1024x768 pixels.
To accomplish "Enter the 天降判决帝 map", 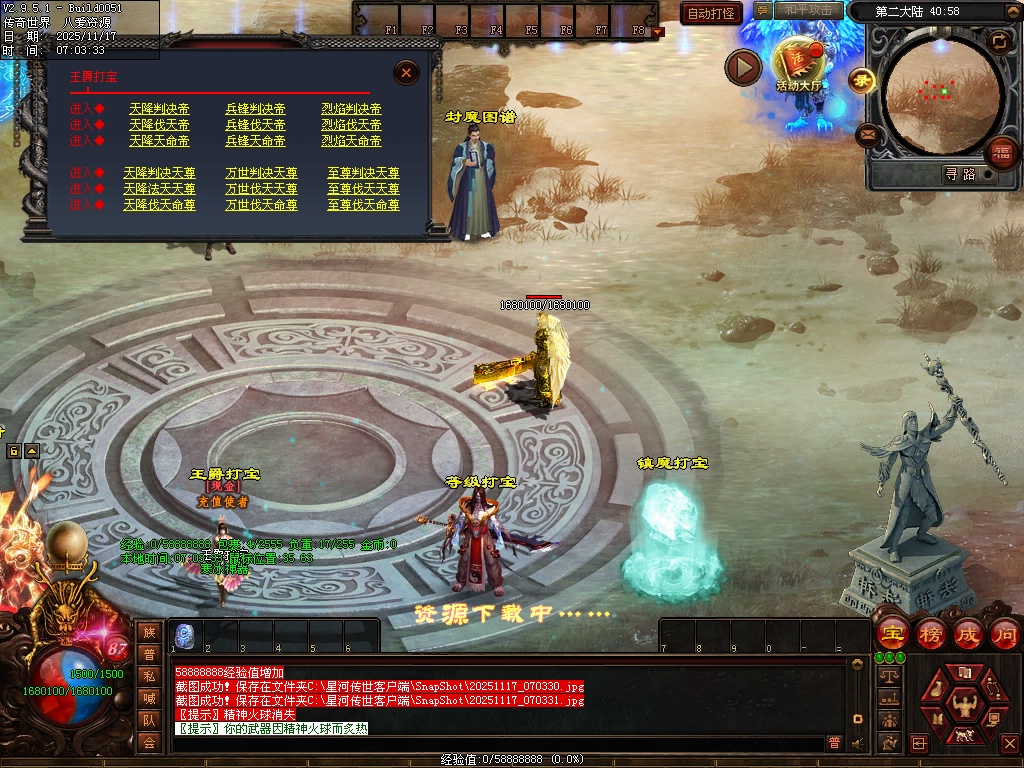I will pyautogui.click(x=159, y=109).
